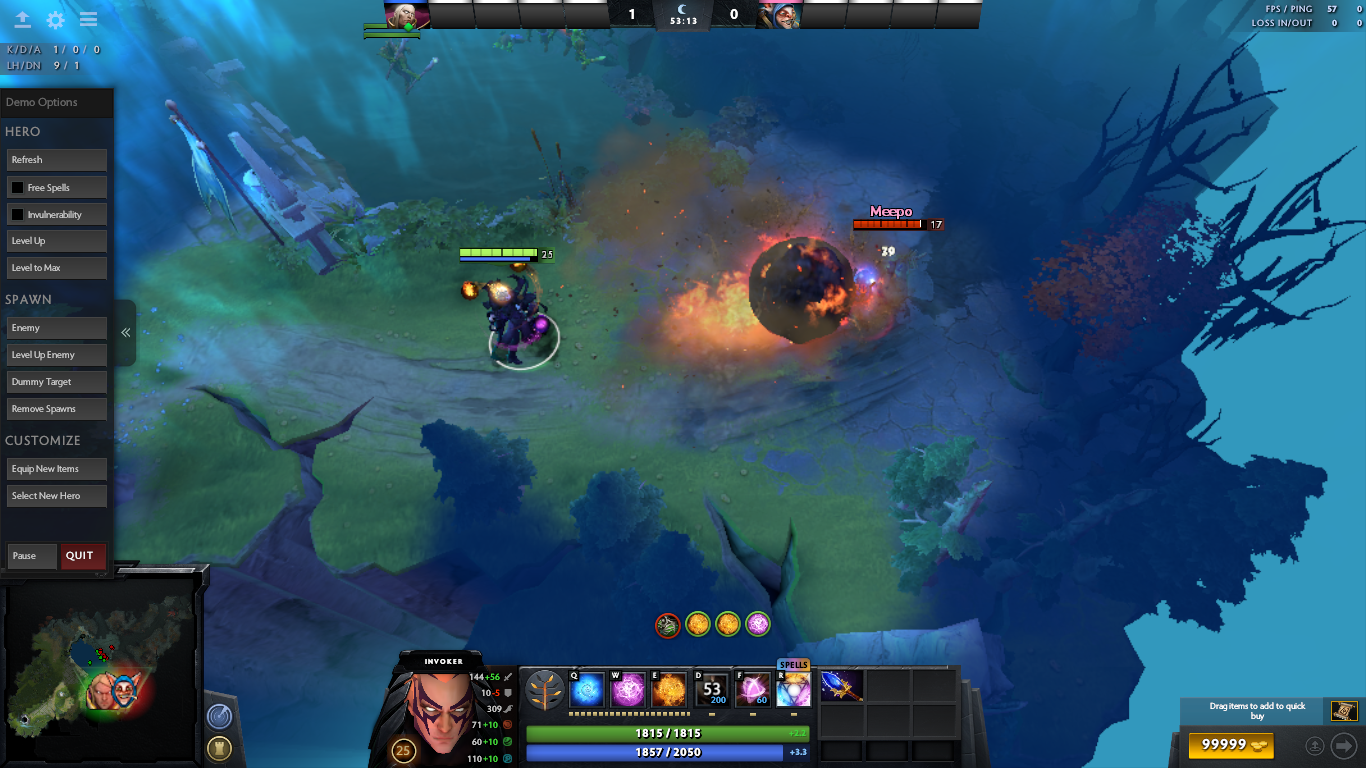This screenshot has height=768, width=1366.
Task: Select the Quas ability icon
Action: [x=586, y=688]
